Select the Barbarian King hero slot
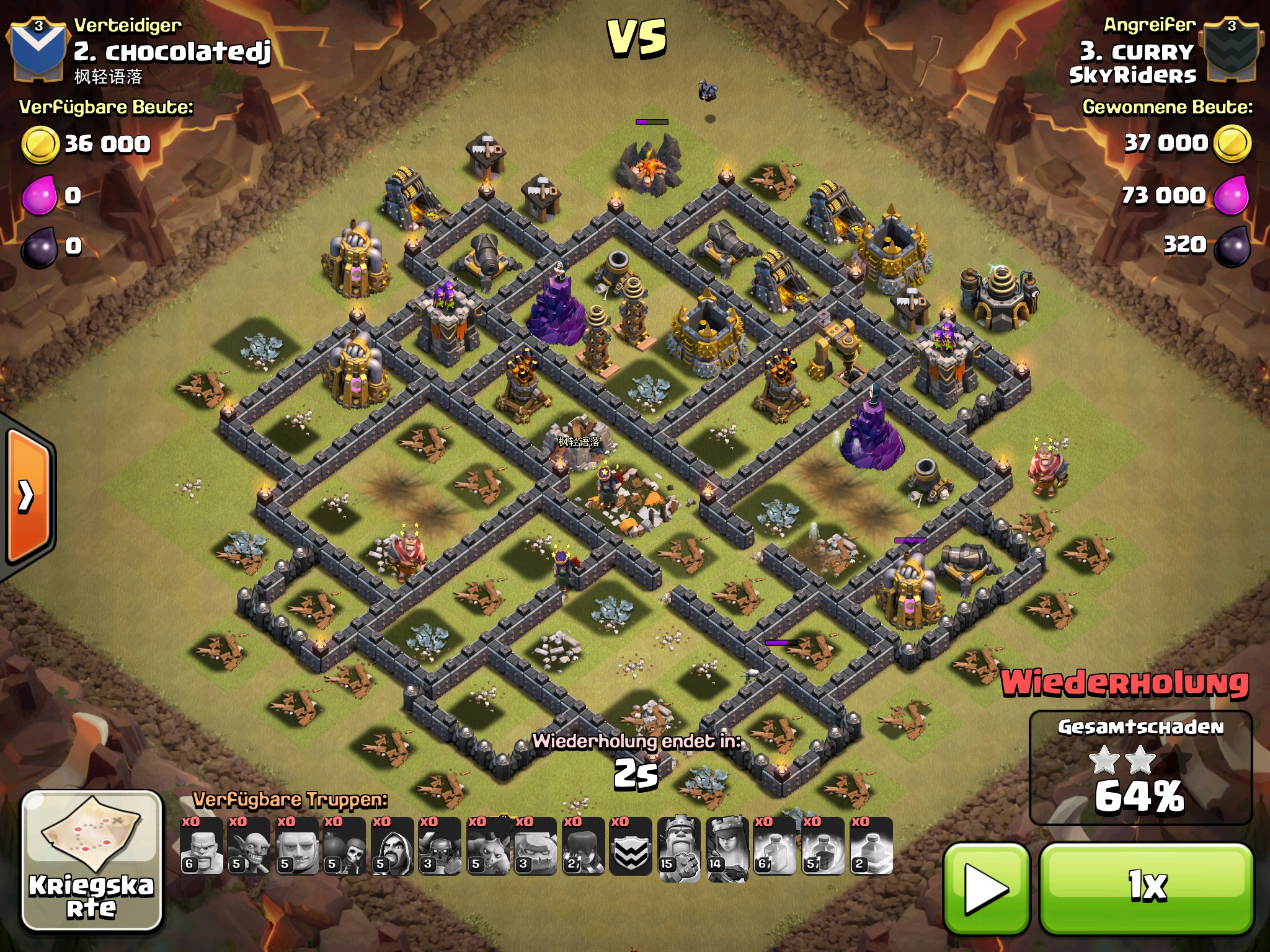This screenshot has width=1270, height=952. 678,845
